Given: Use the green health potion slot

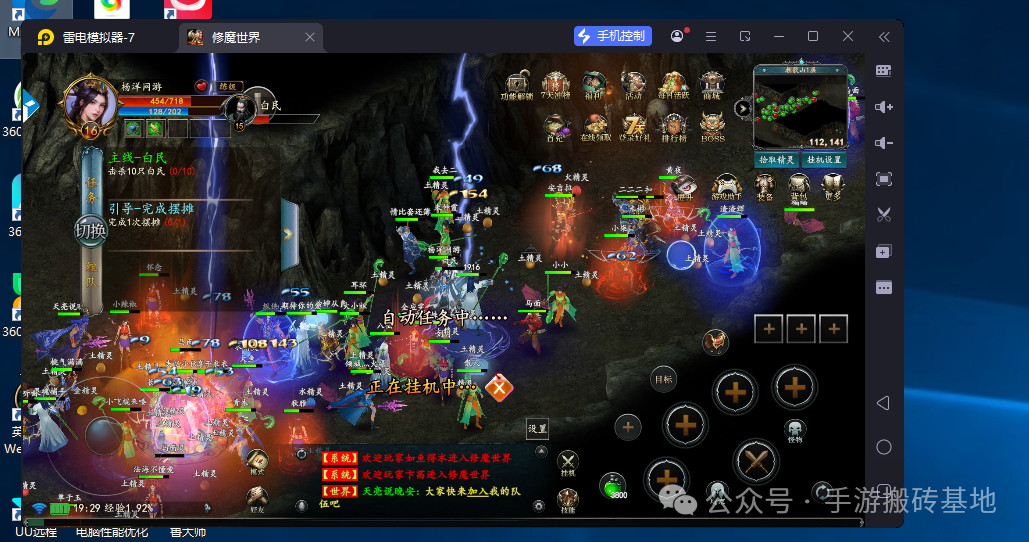Looking at the screenshot, I should 613,486.
